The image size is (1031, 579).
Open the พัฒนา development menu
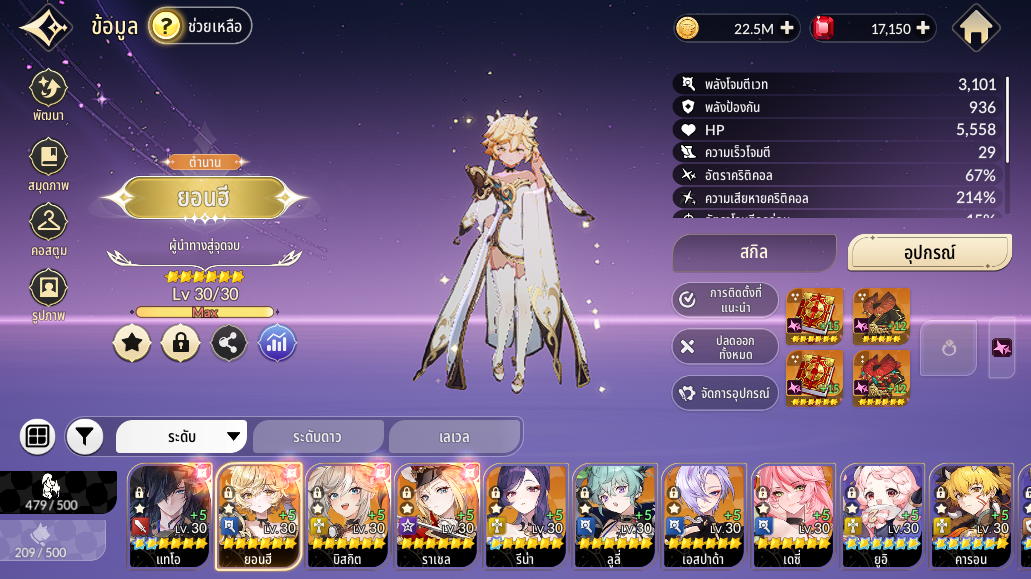(x=48, y=95)
